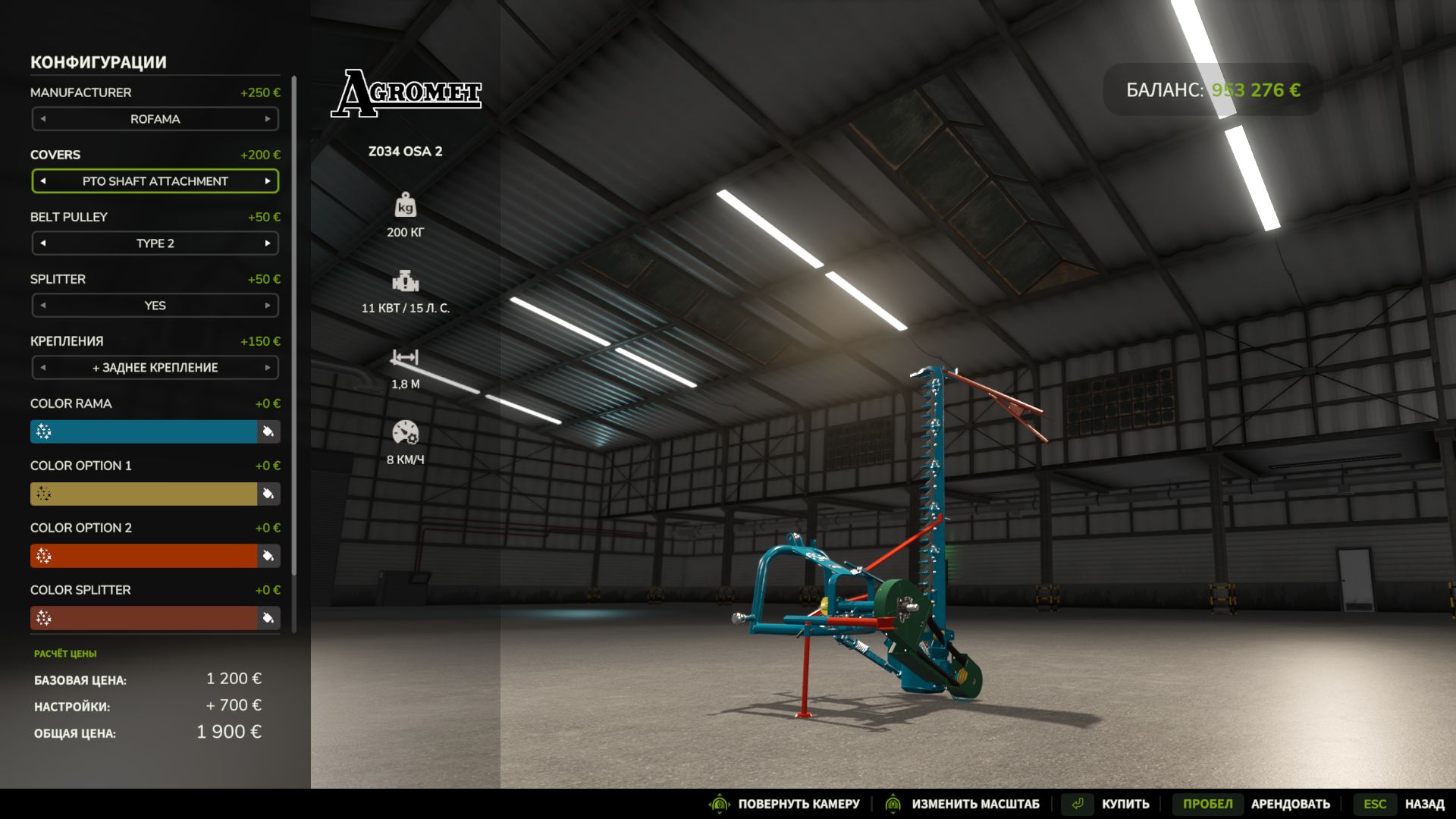Set Splitter to previous value

click(43, 306)
